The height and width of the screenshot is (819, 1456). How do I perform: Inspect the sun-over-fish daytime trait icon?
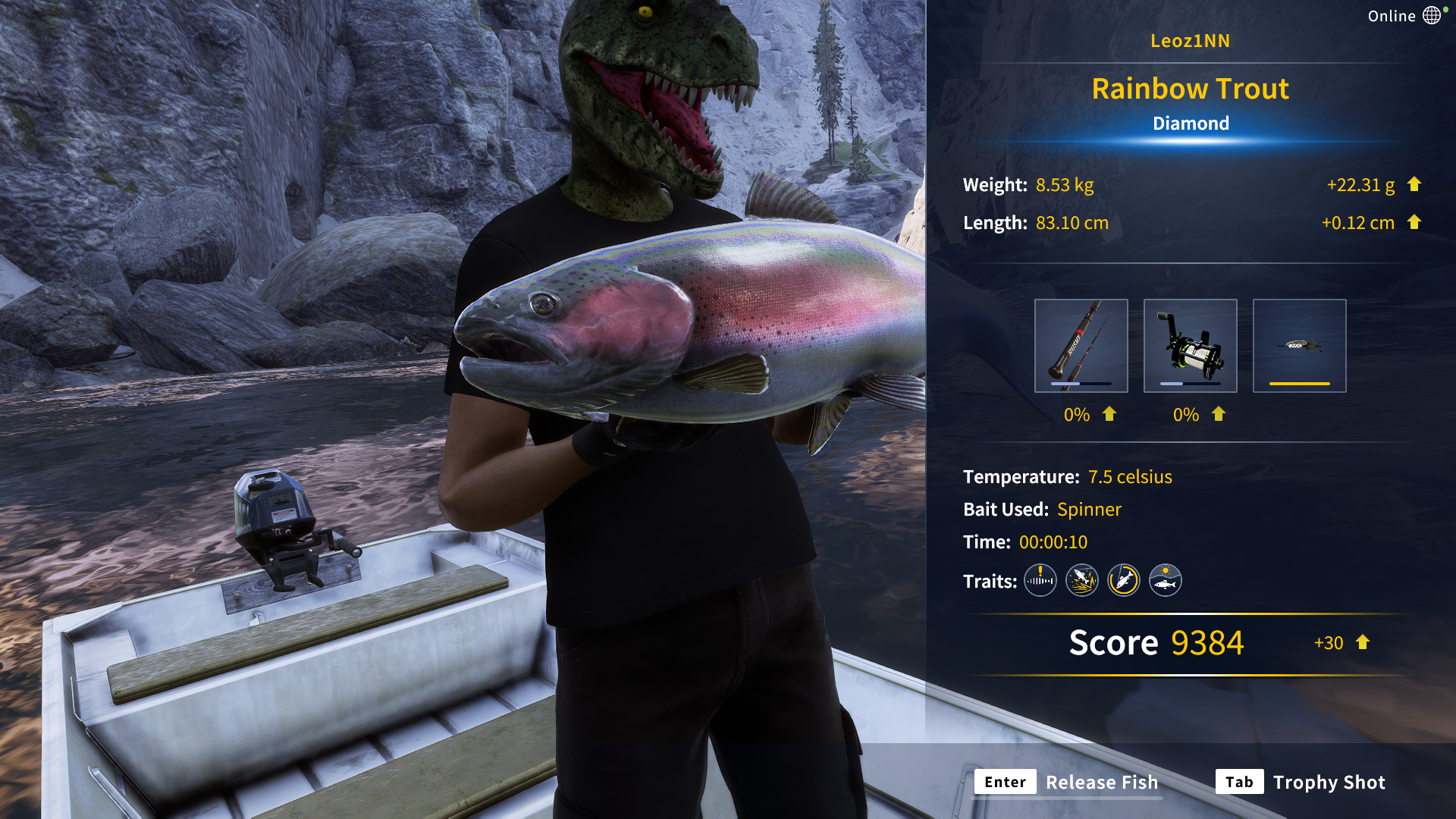tap(1165, 581)
